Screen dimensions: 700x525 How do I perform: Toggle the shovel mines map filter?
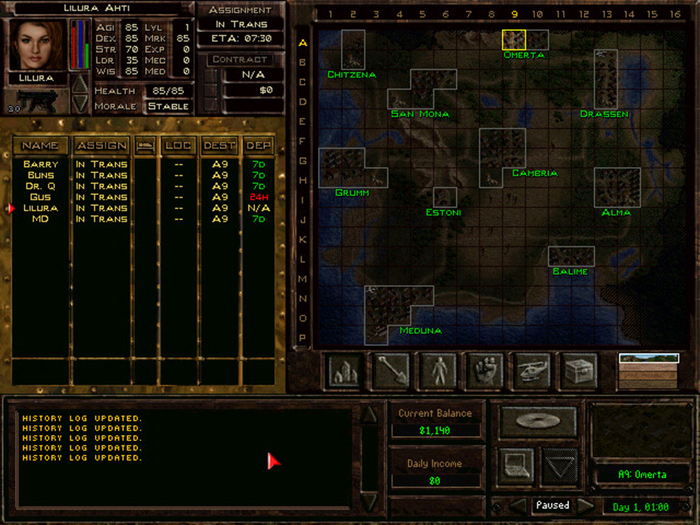click(x=390, y=370)
